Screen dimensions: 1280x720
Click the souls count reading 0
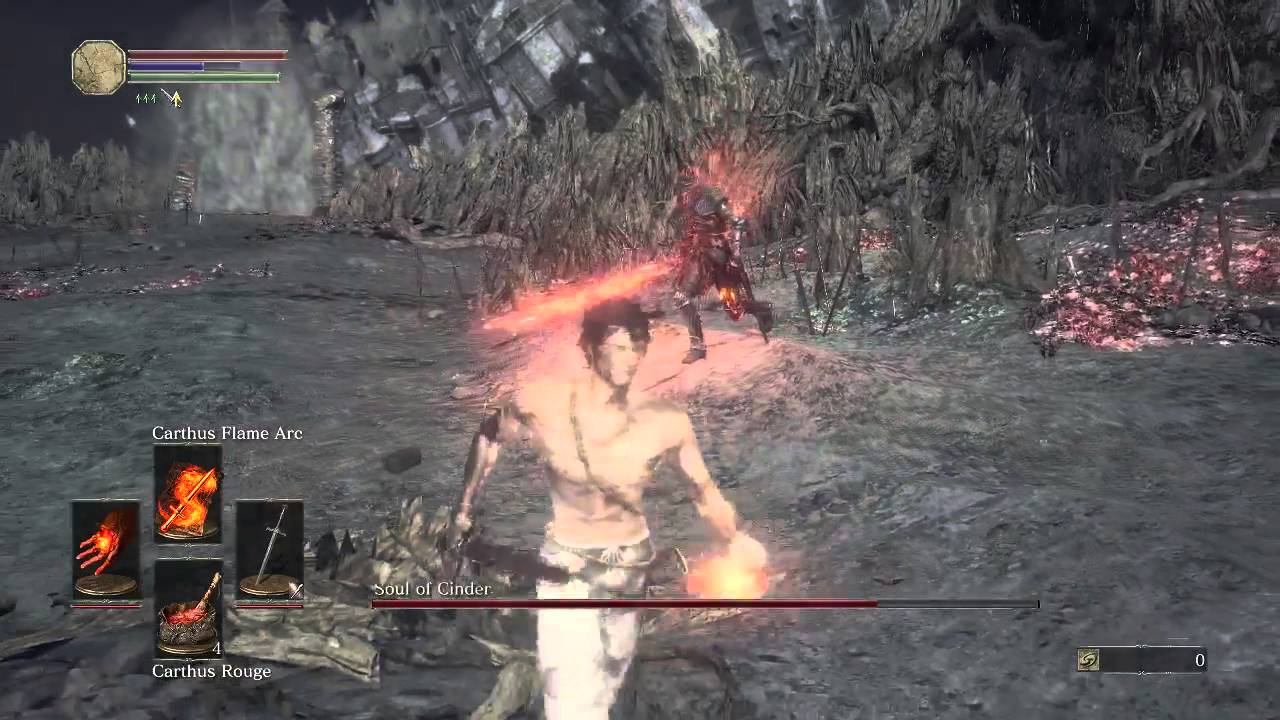(1198, 660)
